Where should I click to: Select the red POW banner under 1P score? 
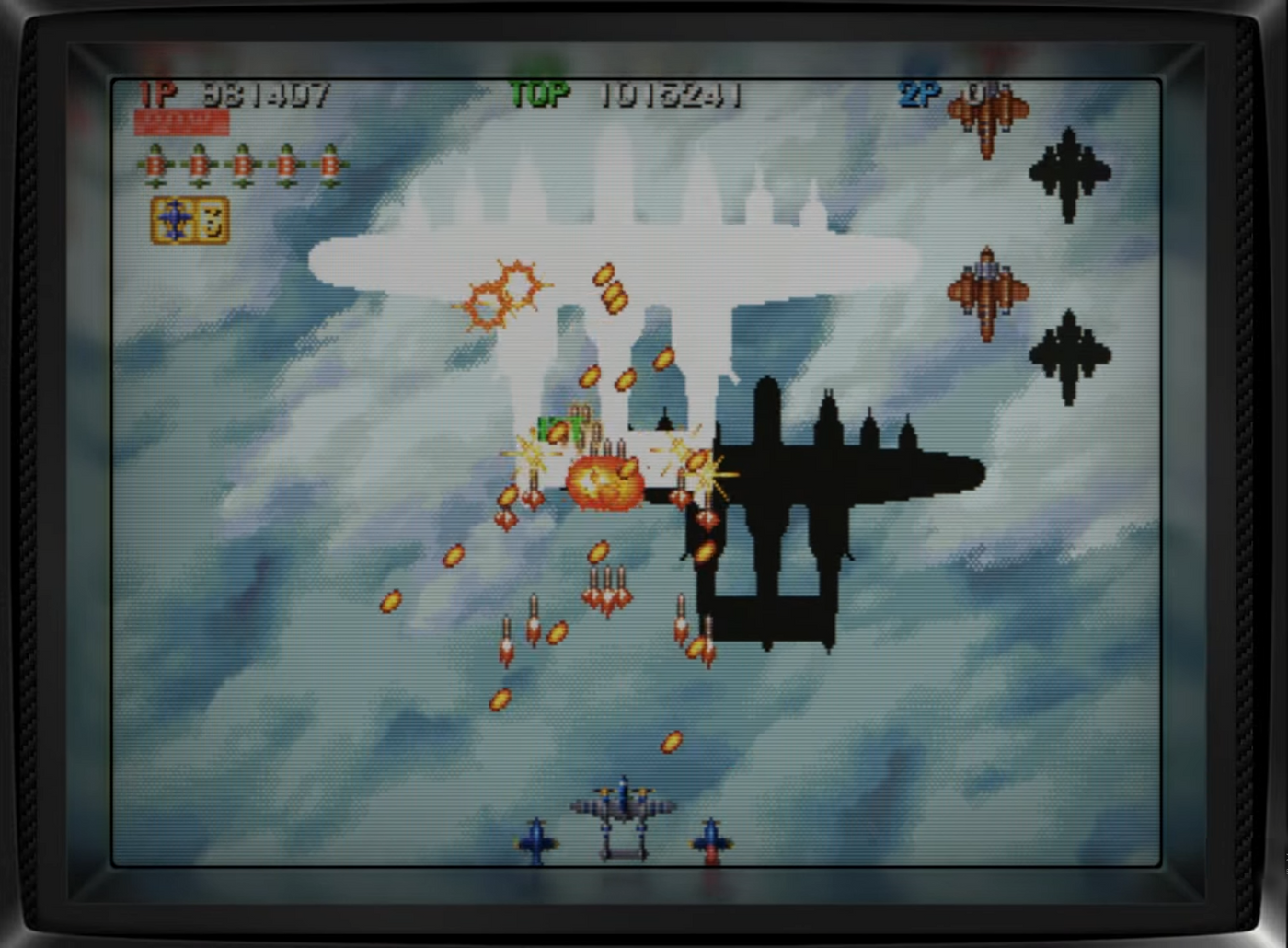180,122
